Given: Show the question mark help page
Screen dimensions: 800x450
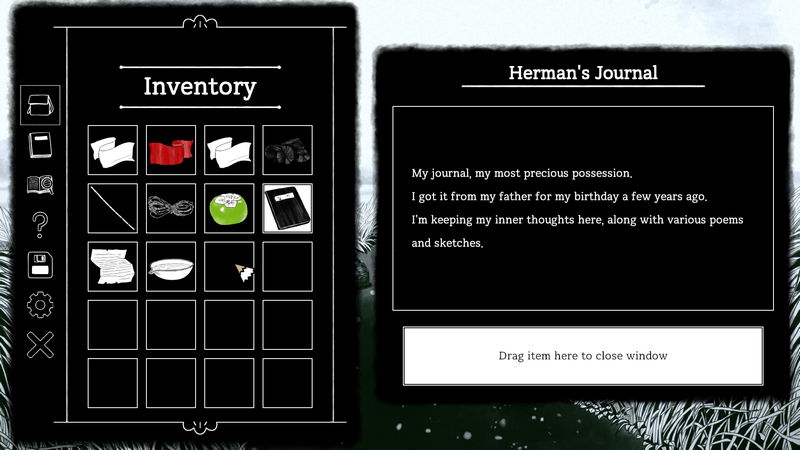Looking at the screenshot, I should point(40,226).
